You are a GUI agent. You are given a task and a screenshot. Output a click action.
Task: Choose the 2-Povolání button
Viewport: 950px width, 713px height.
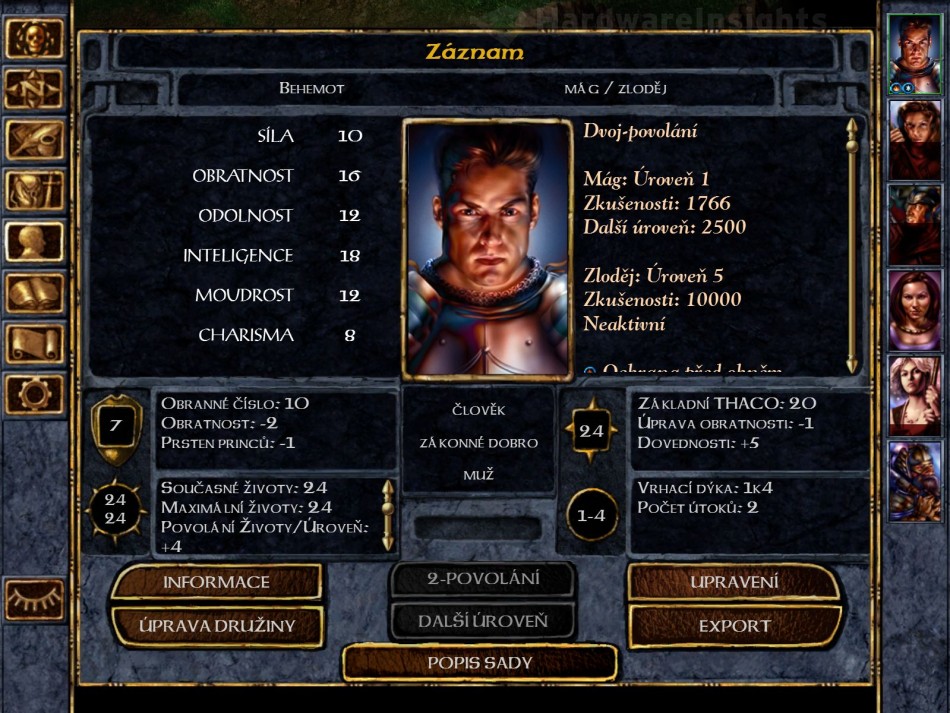click(483, 578)
